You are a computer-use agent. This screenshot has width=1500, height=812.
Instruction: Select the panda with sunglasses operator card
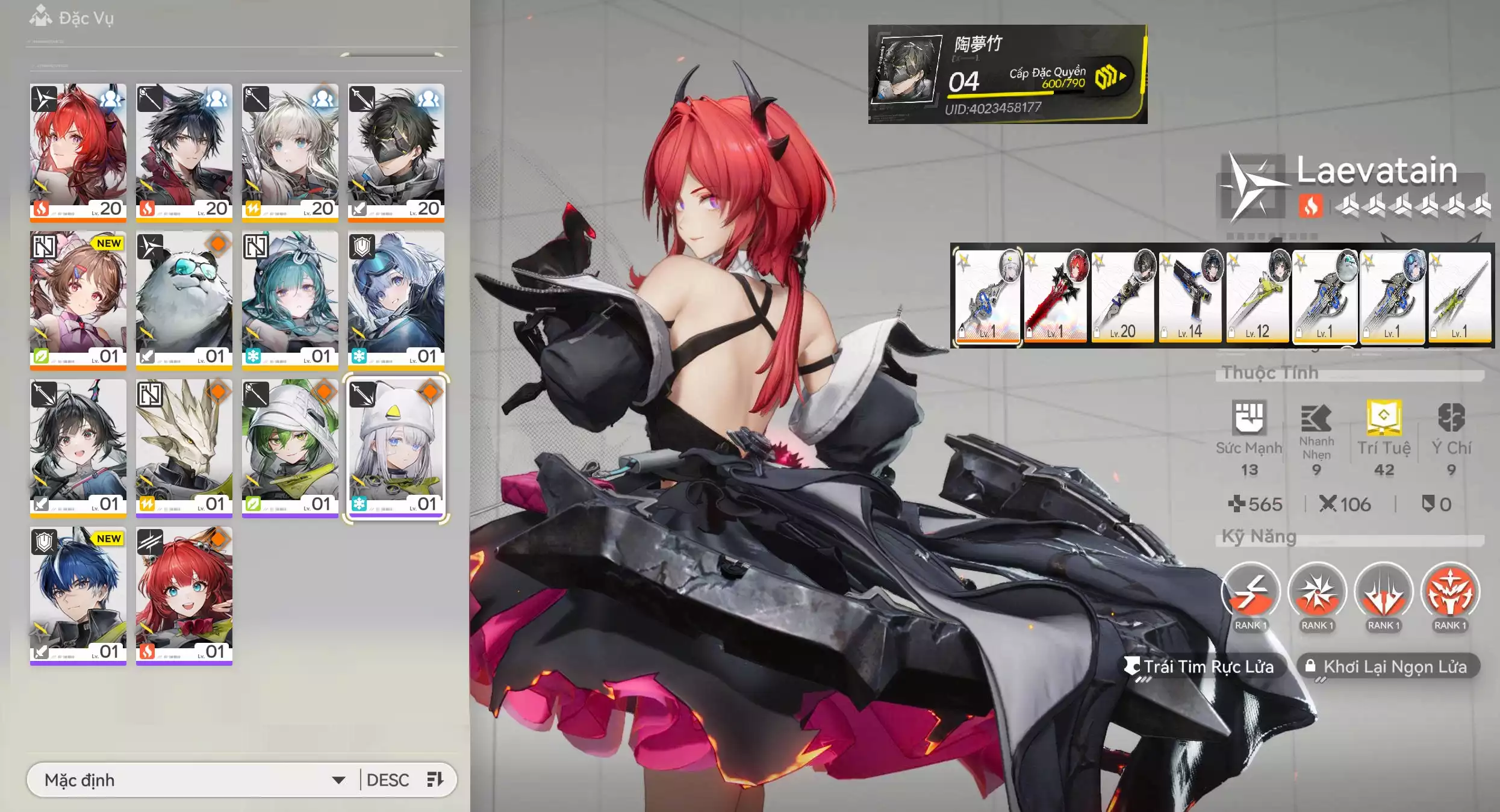point(184,299)
